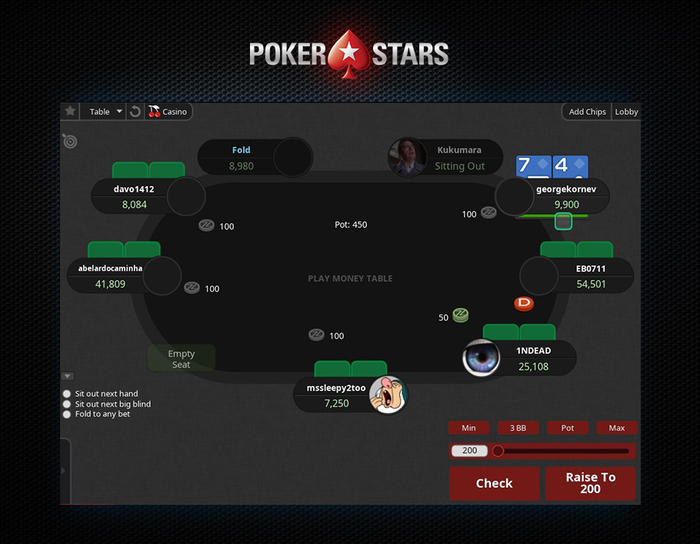Click the bet amount input field

470,451
